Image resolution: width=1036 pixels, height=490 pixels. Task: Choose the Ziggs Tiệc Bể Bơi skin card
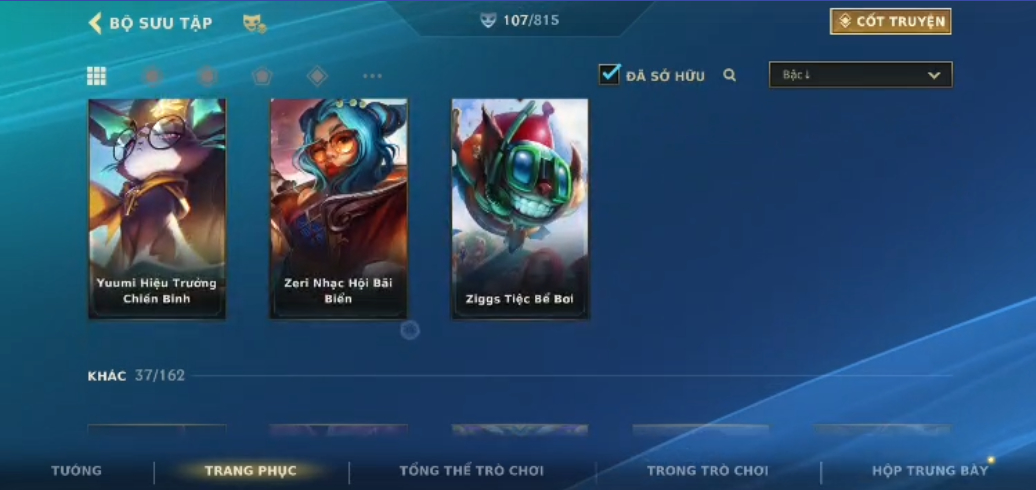click(520, 209)
